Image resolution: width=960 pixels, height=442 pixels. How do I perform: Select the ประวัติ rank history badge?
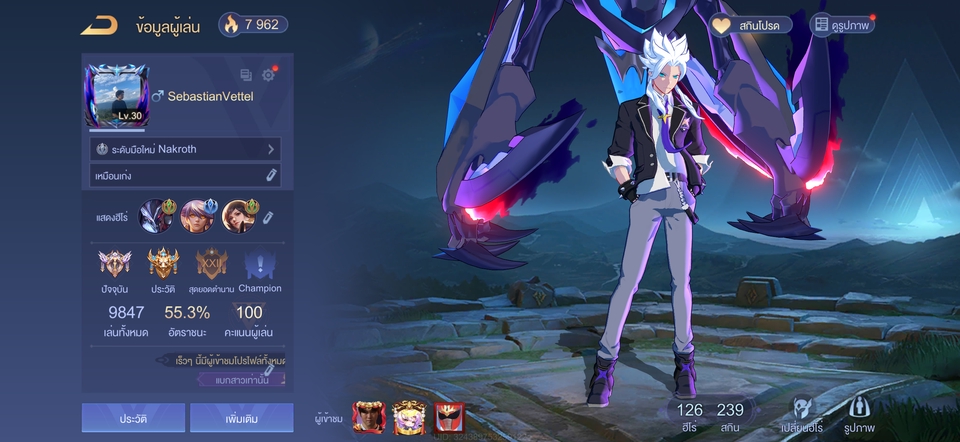click(163, 267)
